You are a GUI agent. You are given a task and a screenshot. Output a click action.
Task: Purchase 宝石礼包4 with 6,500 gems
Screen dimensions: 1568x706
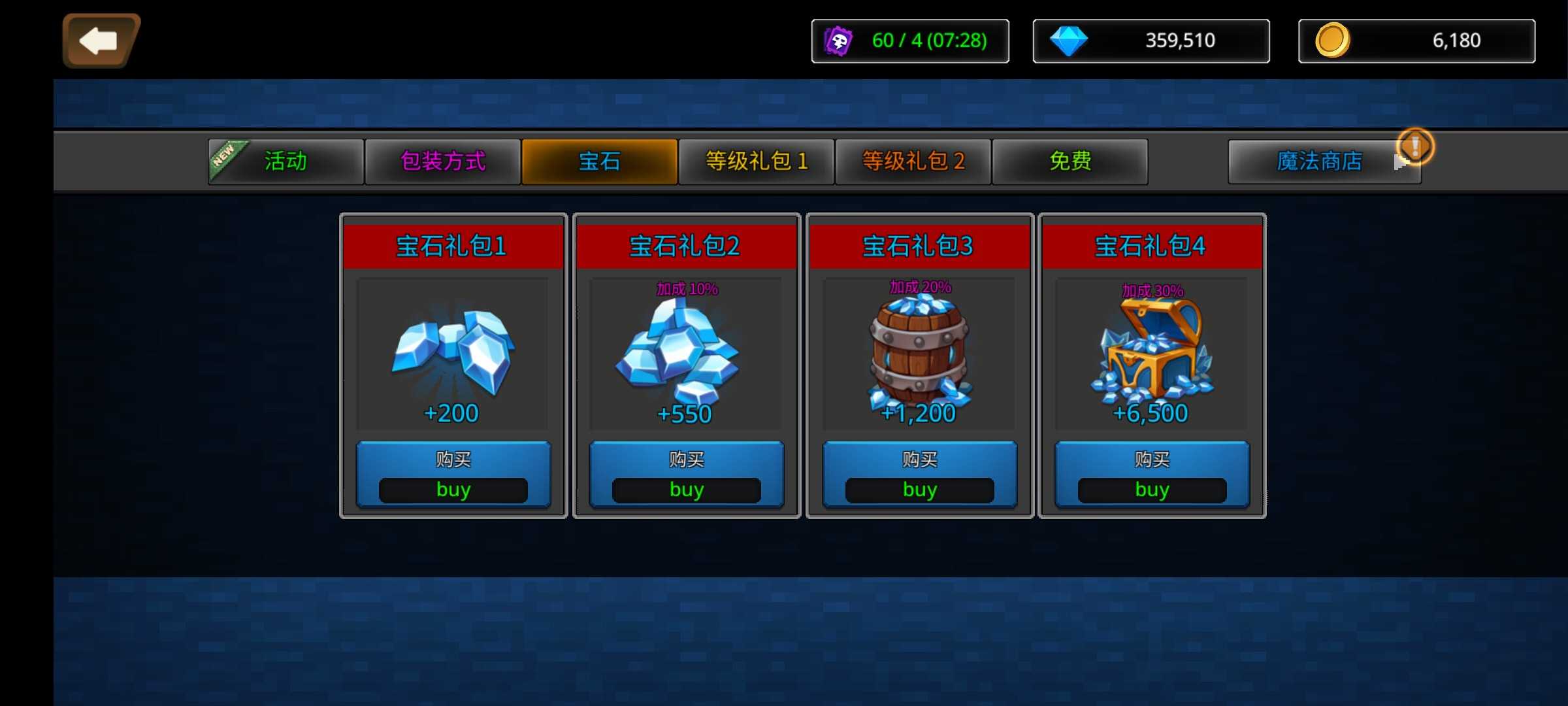pos(1152,475)
